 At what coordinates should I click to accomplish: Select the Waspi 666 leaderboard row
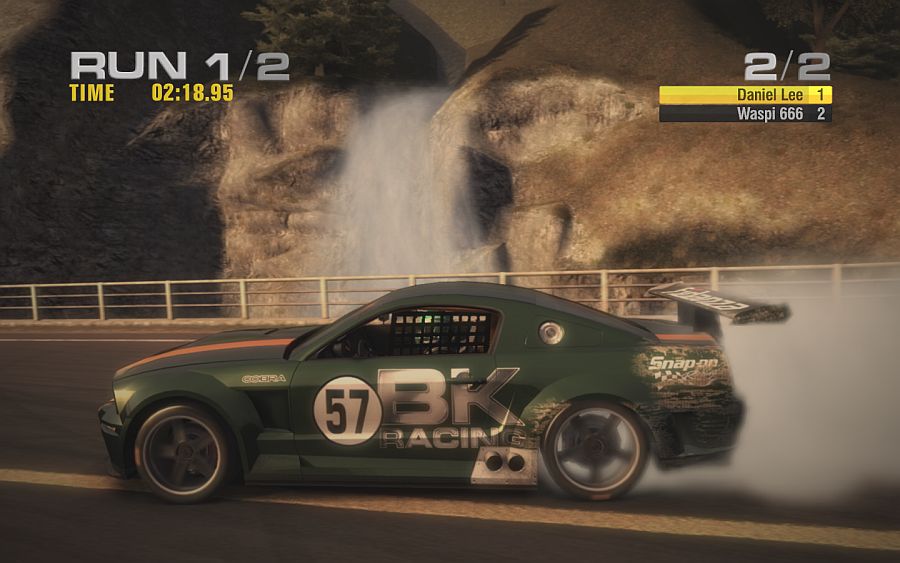coord(745,114)
